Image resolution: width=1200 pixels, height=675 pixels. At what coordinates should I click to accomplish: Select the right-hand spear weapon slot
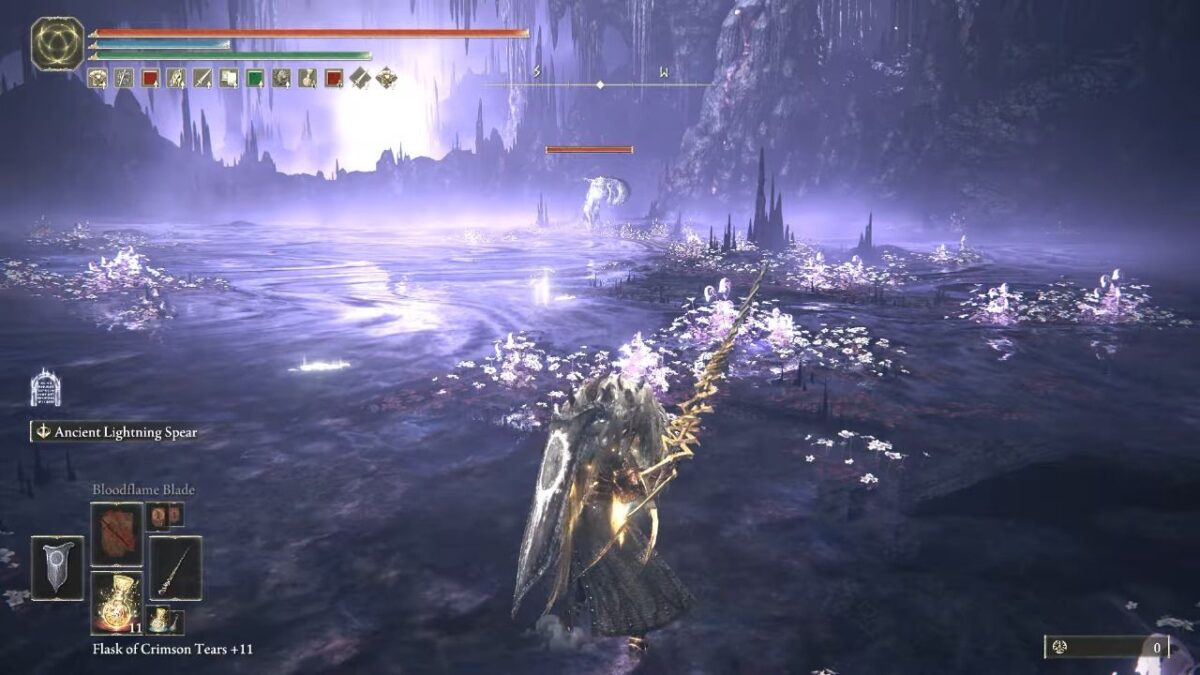click(175, 568)
